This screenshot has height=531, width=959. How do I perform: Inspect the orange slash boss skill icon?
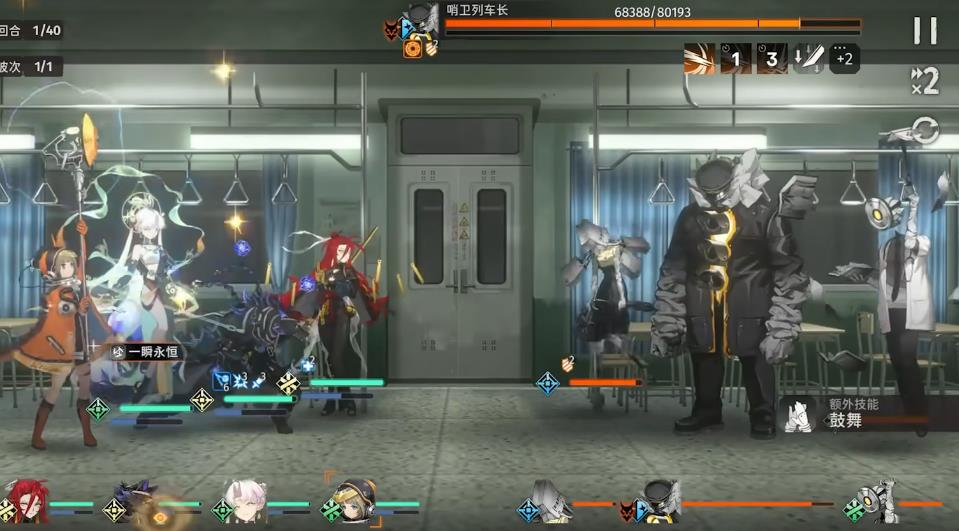point(700,59)
